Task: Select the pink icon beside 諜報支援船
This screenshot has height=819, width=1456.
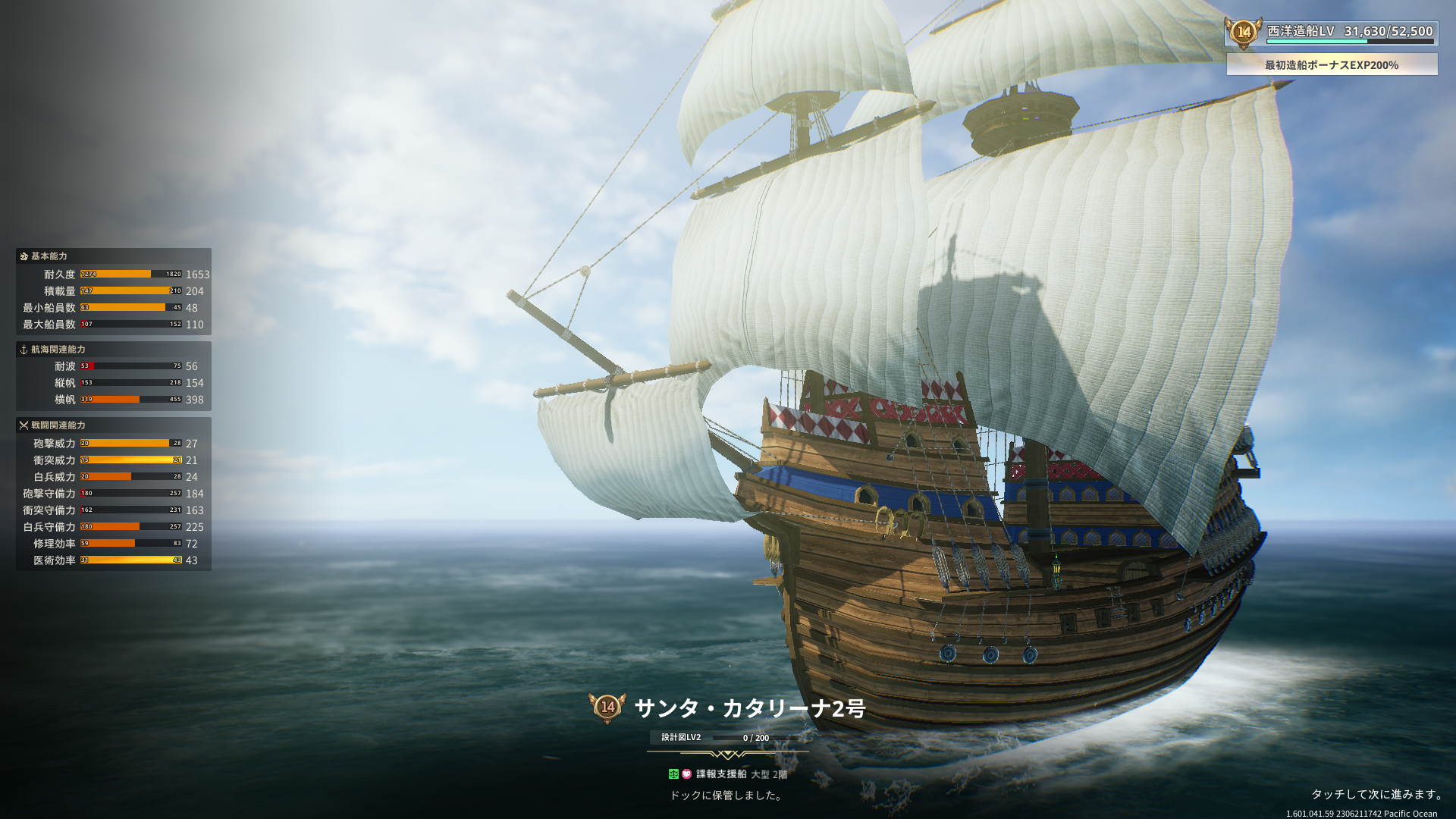Action: [x=687, y=774]
